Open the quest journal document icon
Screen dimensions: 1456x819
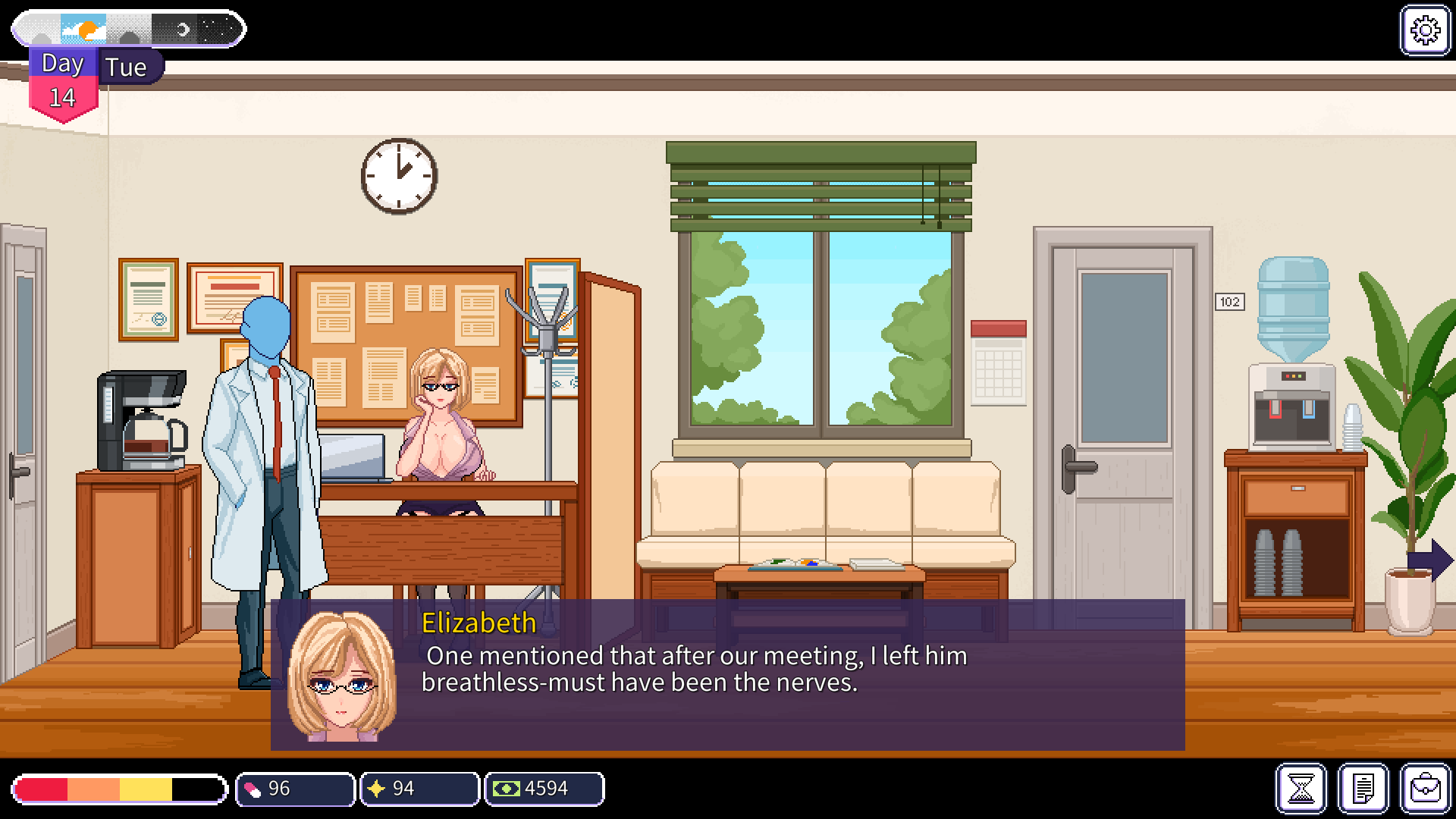[x=1363, y=789]
